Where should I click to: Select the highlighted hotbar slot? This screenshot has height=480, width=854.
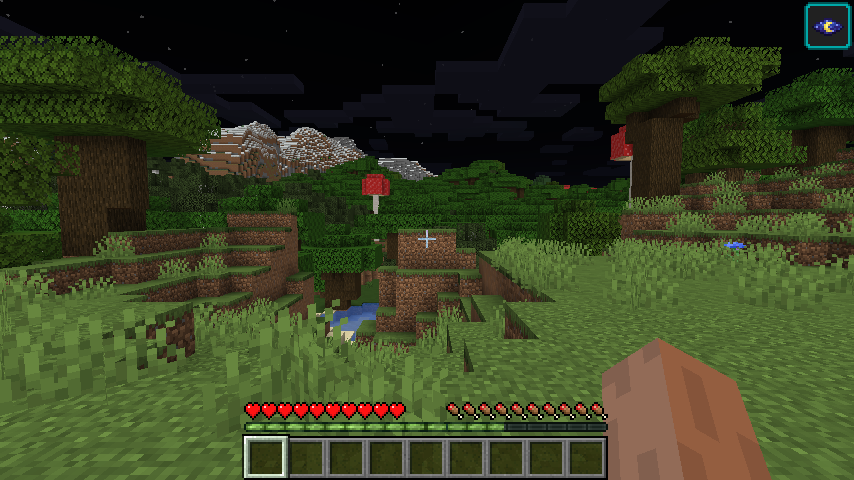pyautogui.click(x=266, y=457)
